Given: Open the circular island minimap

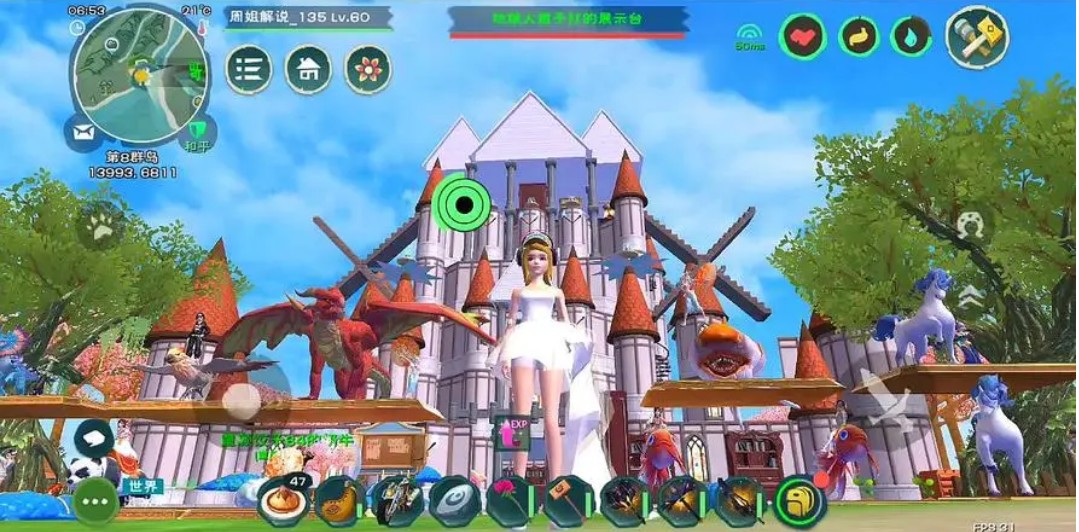Looking at the screenshot, I should (x=140, y=72).
